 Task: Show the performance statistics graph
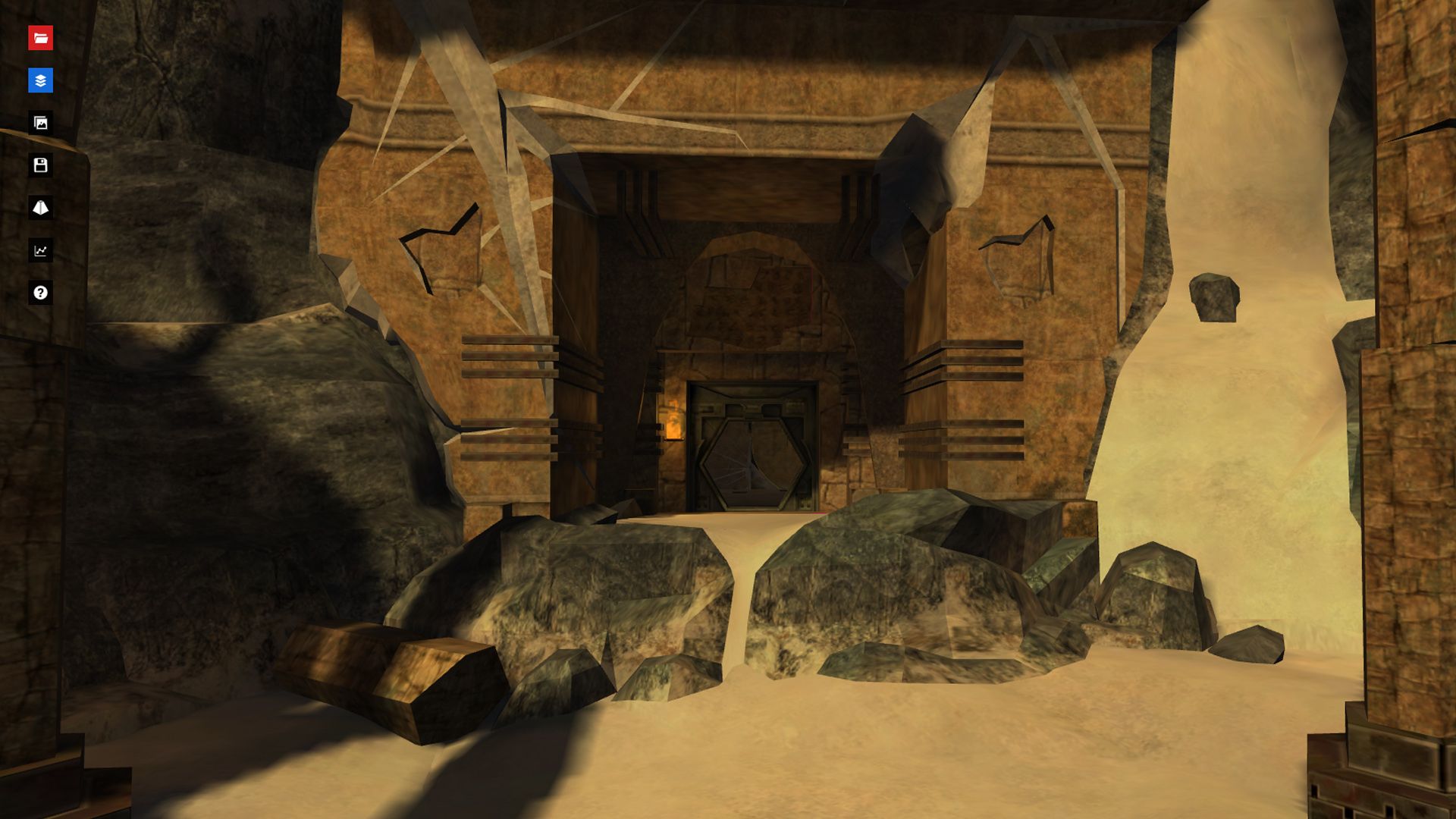[x=42, y=250]
